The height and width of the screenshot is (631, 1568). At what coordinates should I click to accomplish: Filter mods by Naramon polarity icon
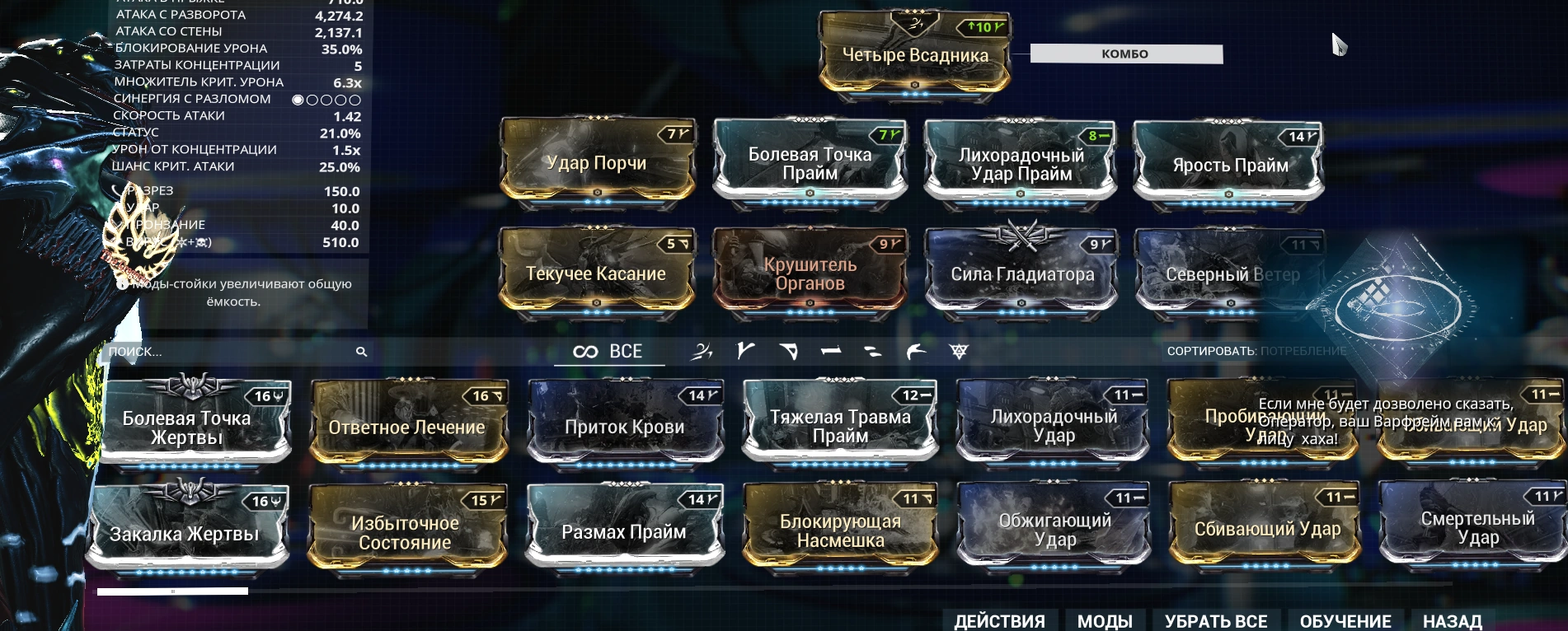(x=831, y=351)
